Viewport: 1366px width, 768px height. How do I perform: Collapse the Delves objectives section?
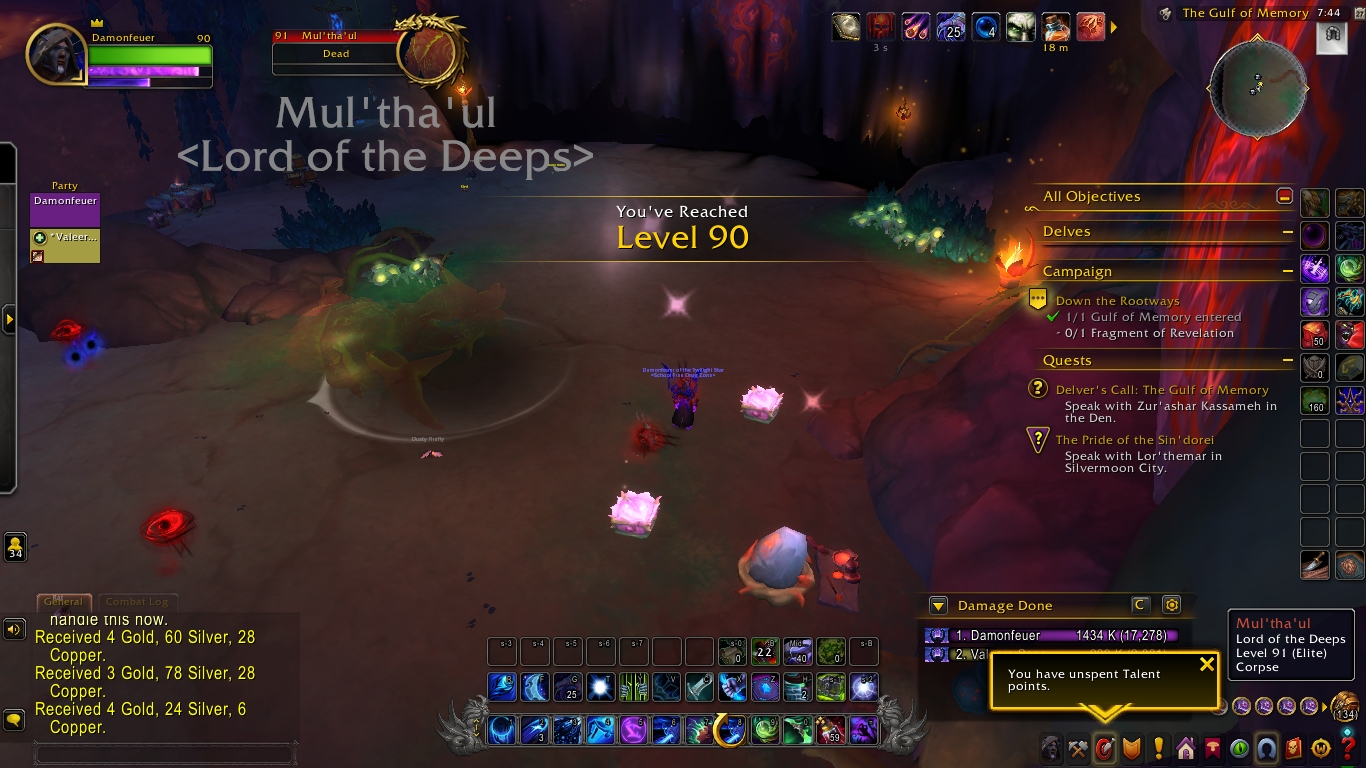[x=1289, y=232]
